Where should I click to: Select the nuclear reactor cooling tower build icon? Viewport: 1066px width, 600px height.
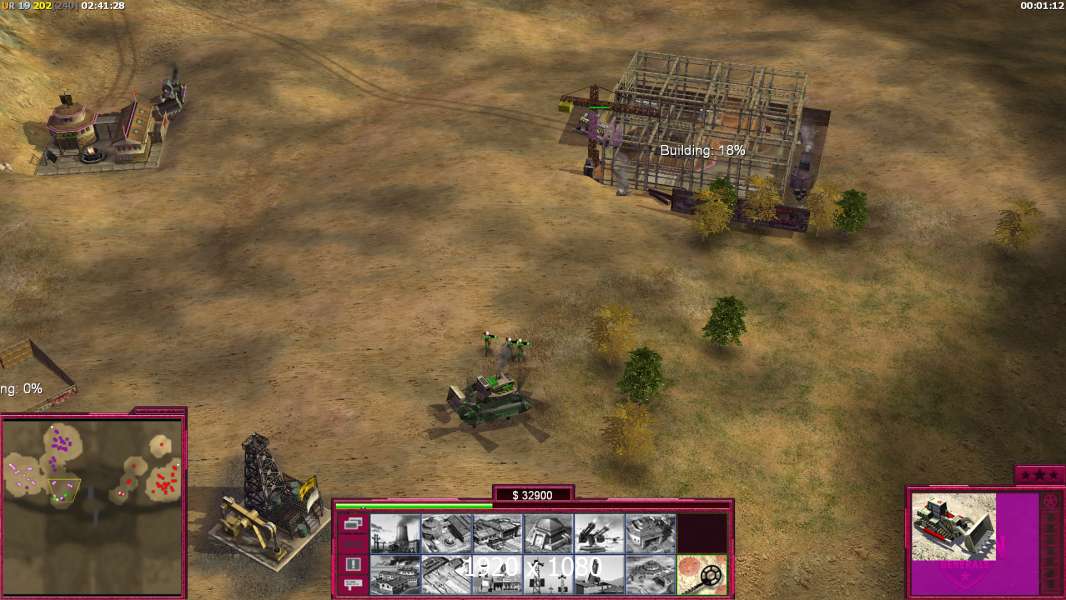(395, 533)
